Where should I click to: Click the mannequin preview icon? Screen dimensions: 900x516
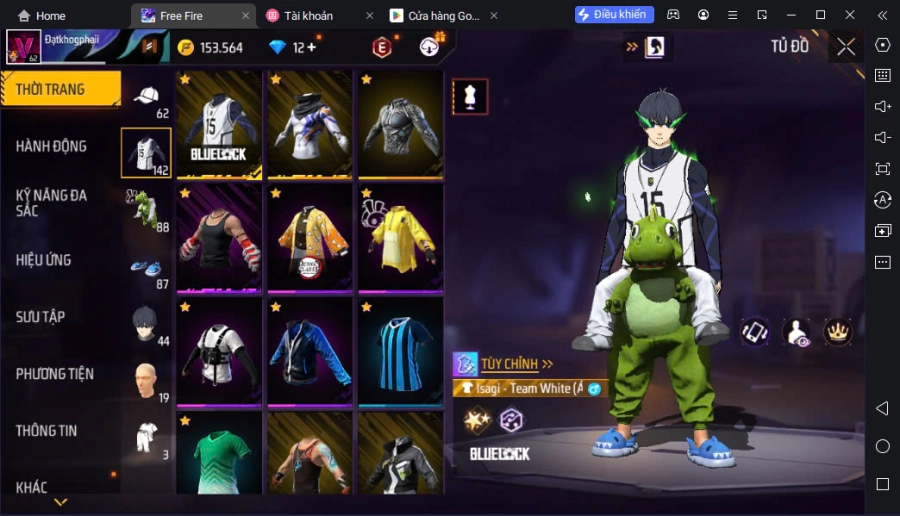point(469,97)
